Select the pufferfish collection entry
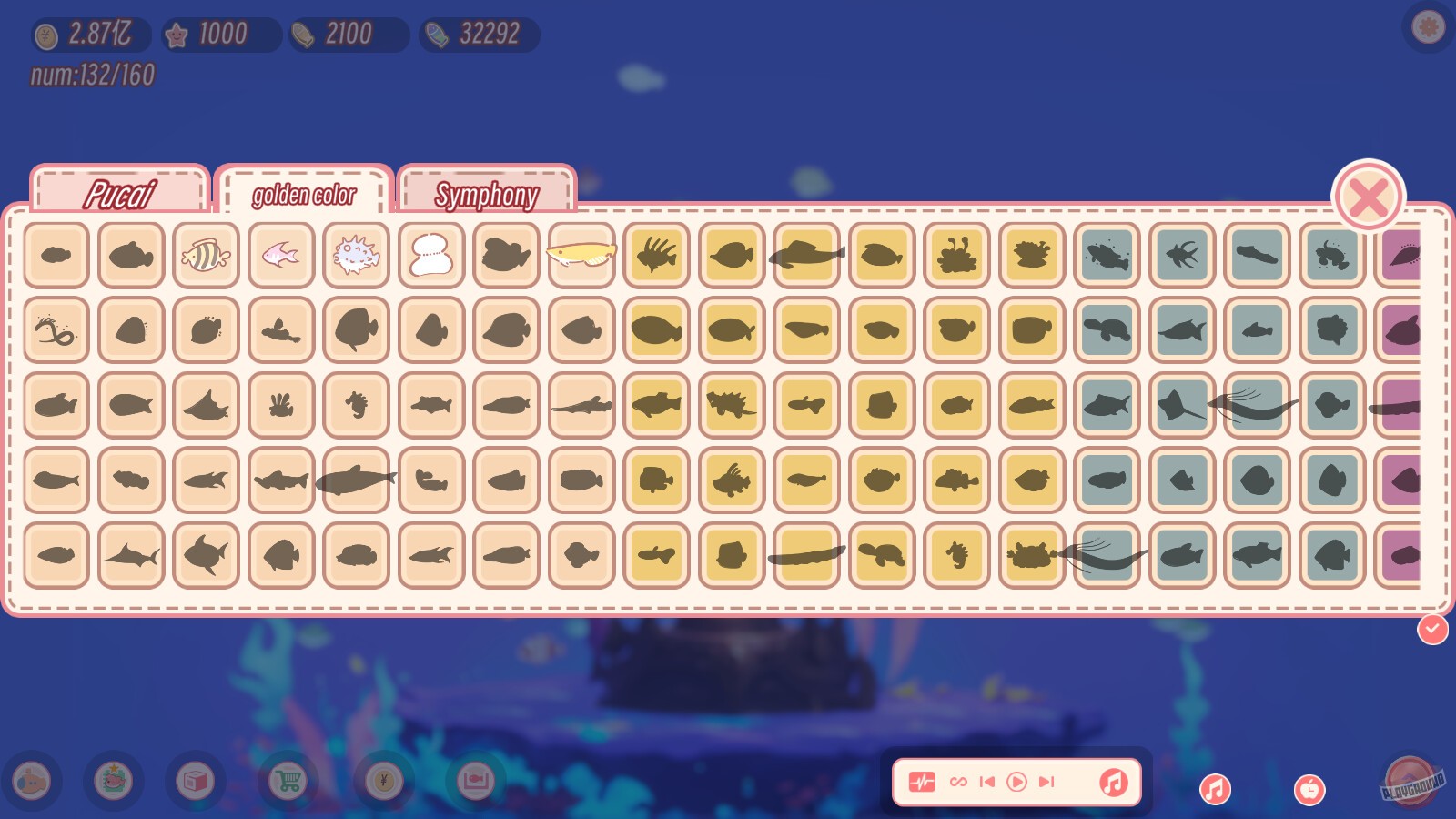 pos(356,255)
